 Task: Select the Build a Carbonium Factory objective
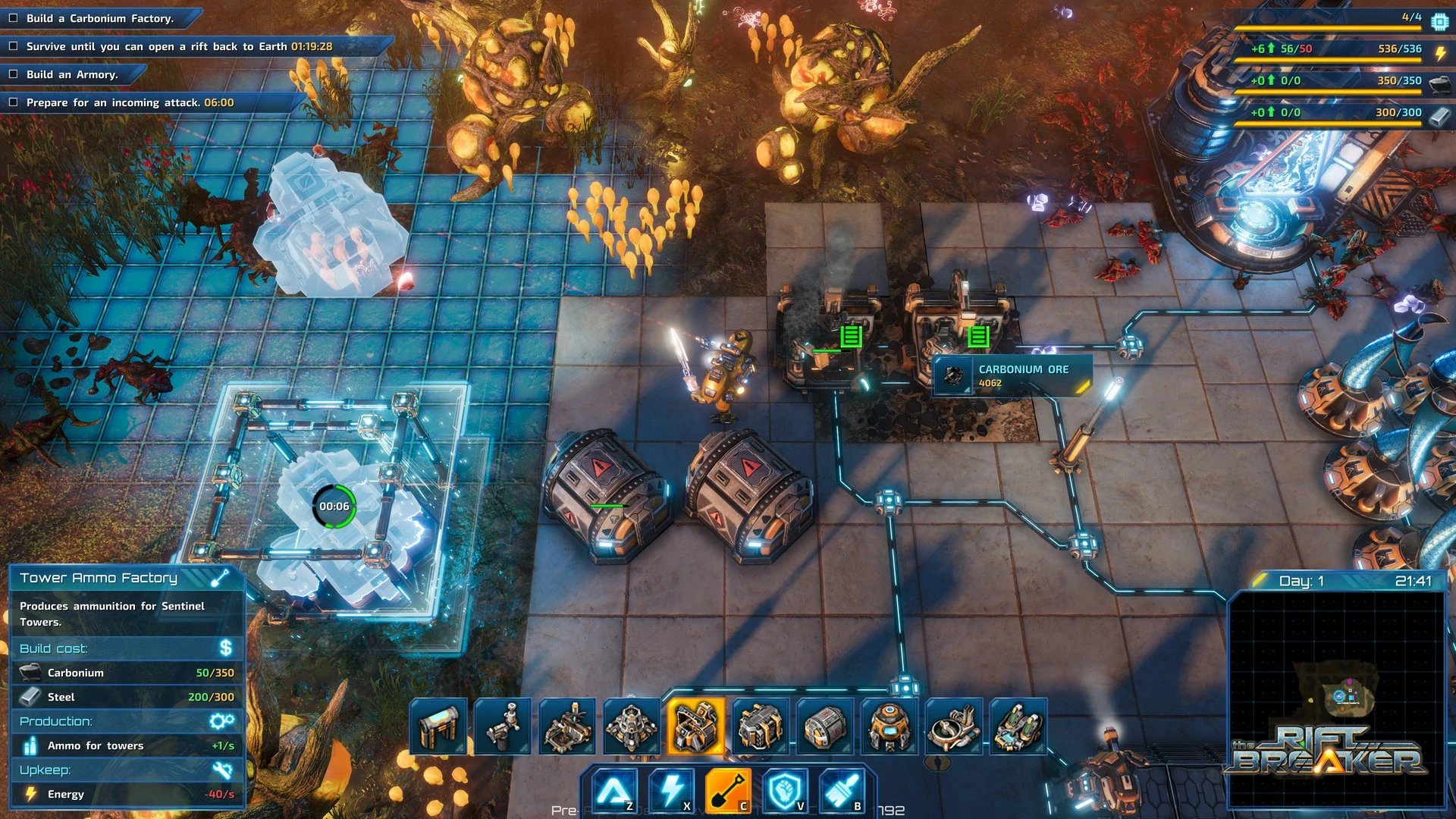tap(99, 18)
